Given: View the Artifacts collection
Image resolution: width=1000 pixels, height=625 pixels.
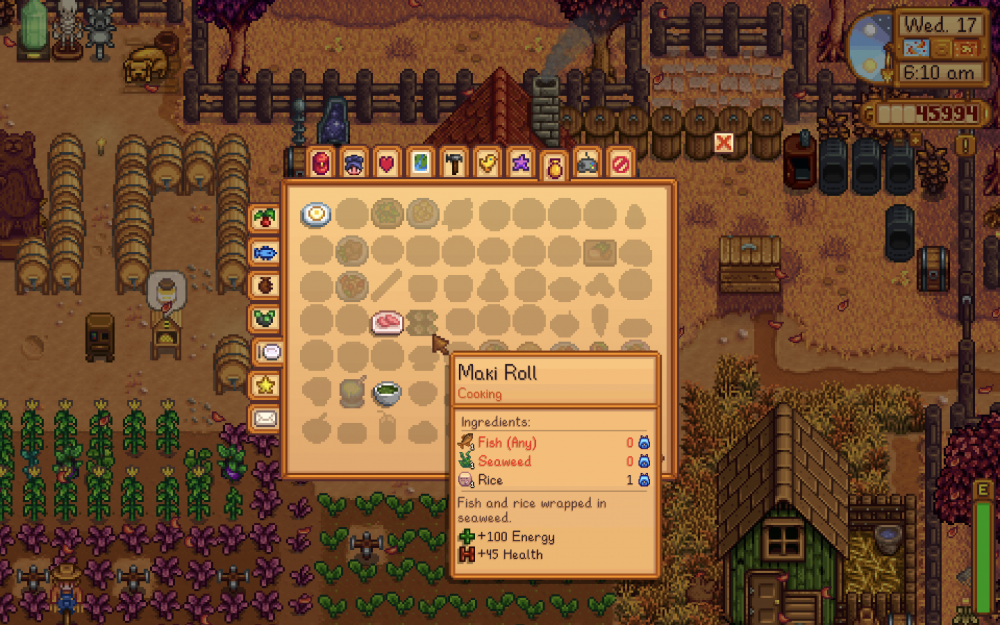Looking at the screenshot, I should coord(264,284).
